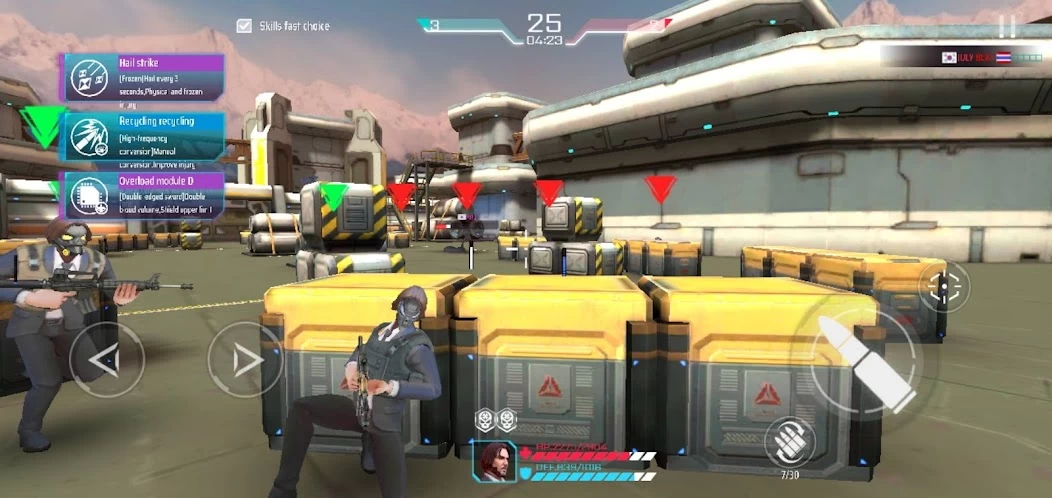Activate the crosshair aim button
Image resolution: width=1052 pixels, height=498 pixels.
pyautogui.click(x=943, y=287)
